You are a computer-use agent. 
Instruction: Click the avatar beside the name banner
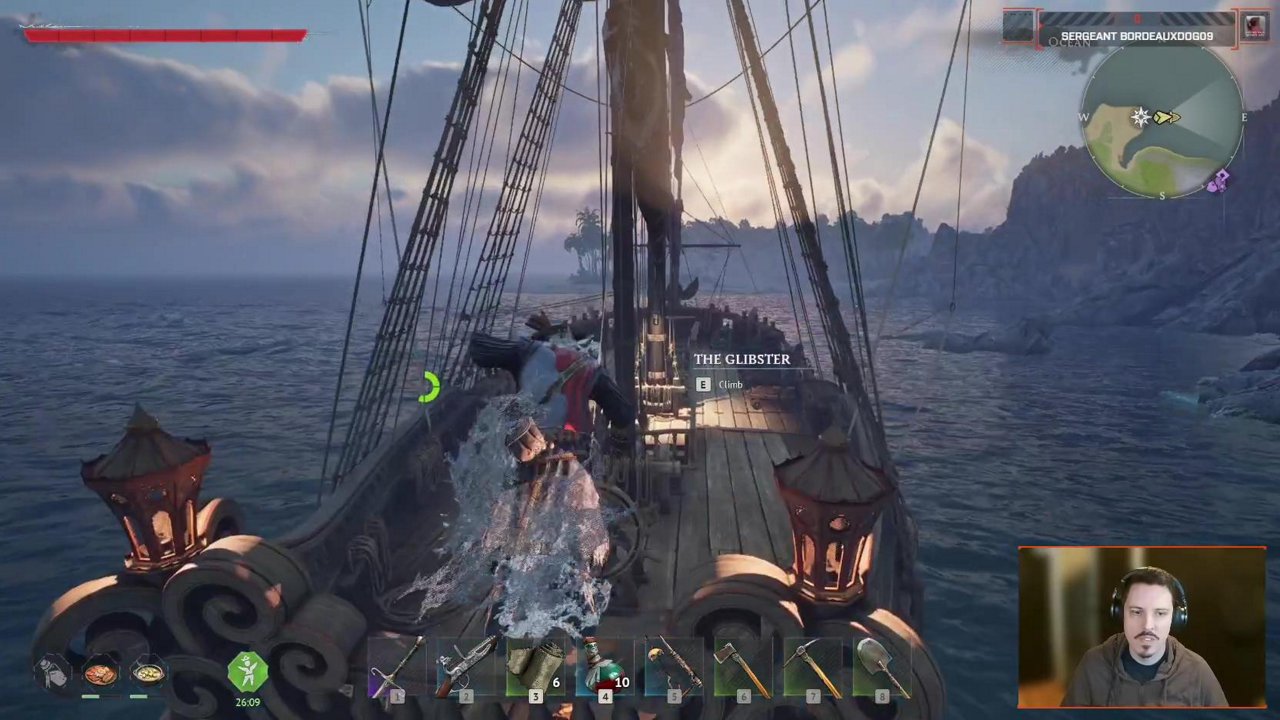[1254, 26]
